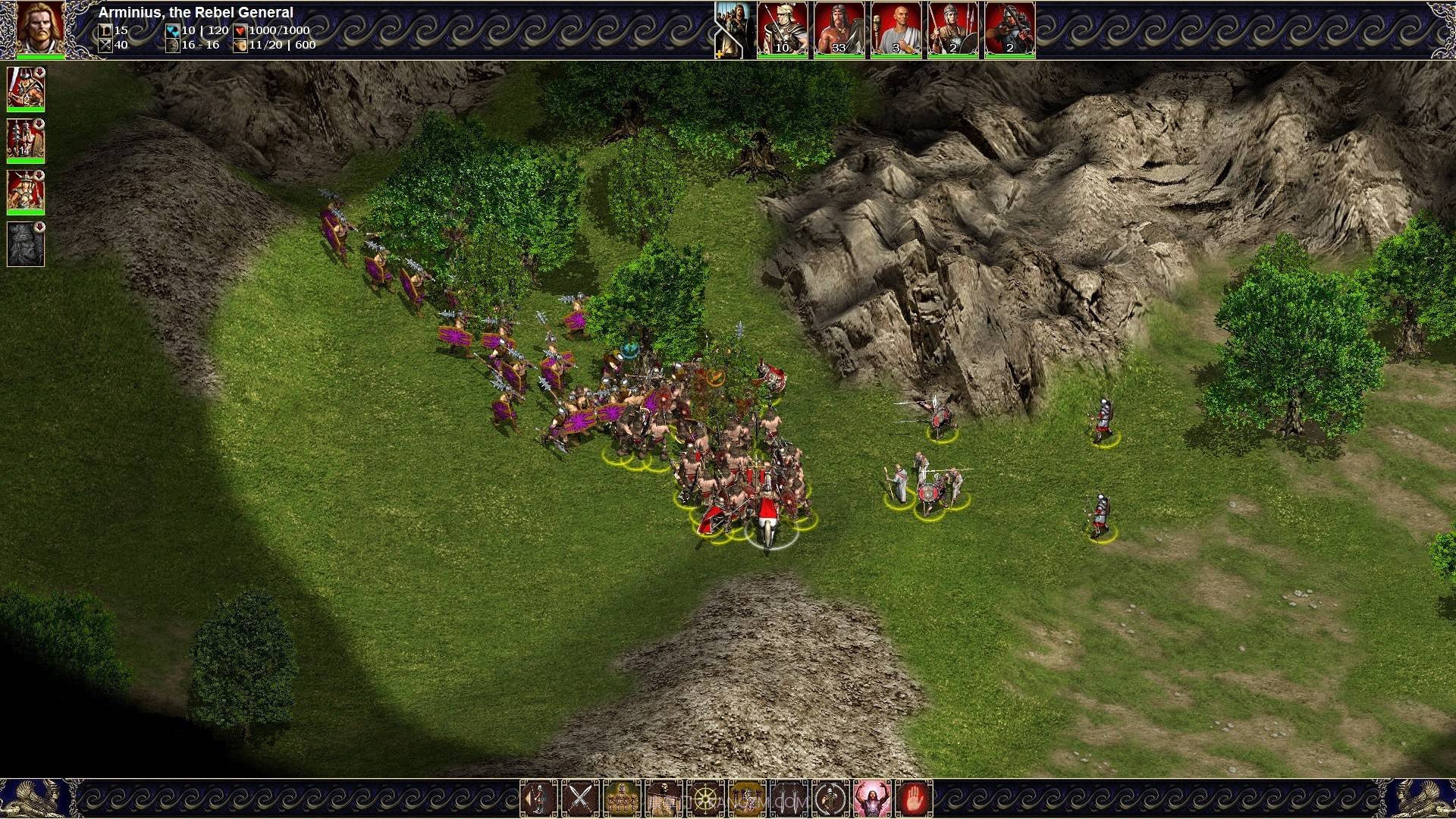
Task: Click the skull banner command icon
Action: [664, 798]
